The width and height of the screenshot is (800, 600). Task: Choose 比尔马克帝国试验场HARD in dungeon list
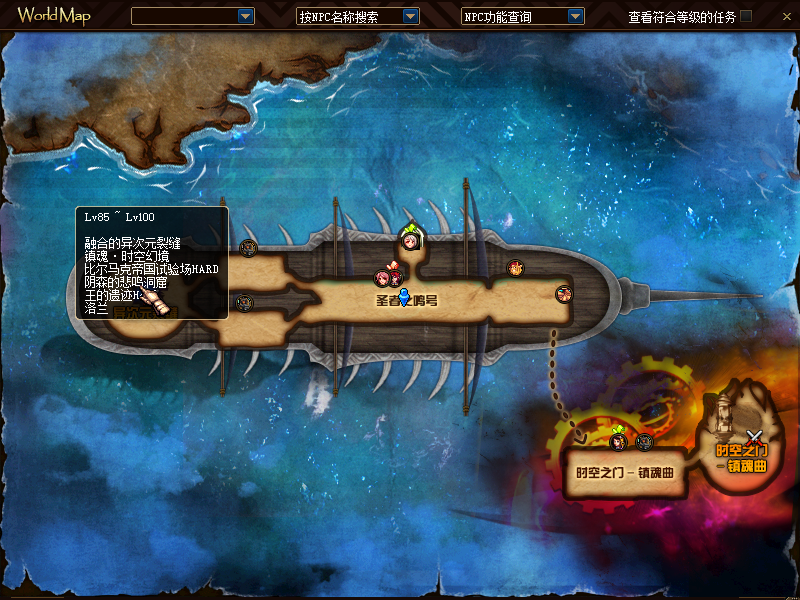151,269
